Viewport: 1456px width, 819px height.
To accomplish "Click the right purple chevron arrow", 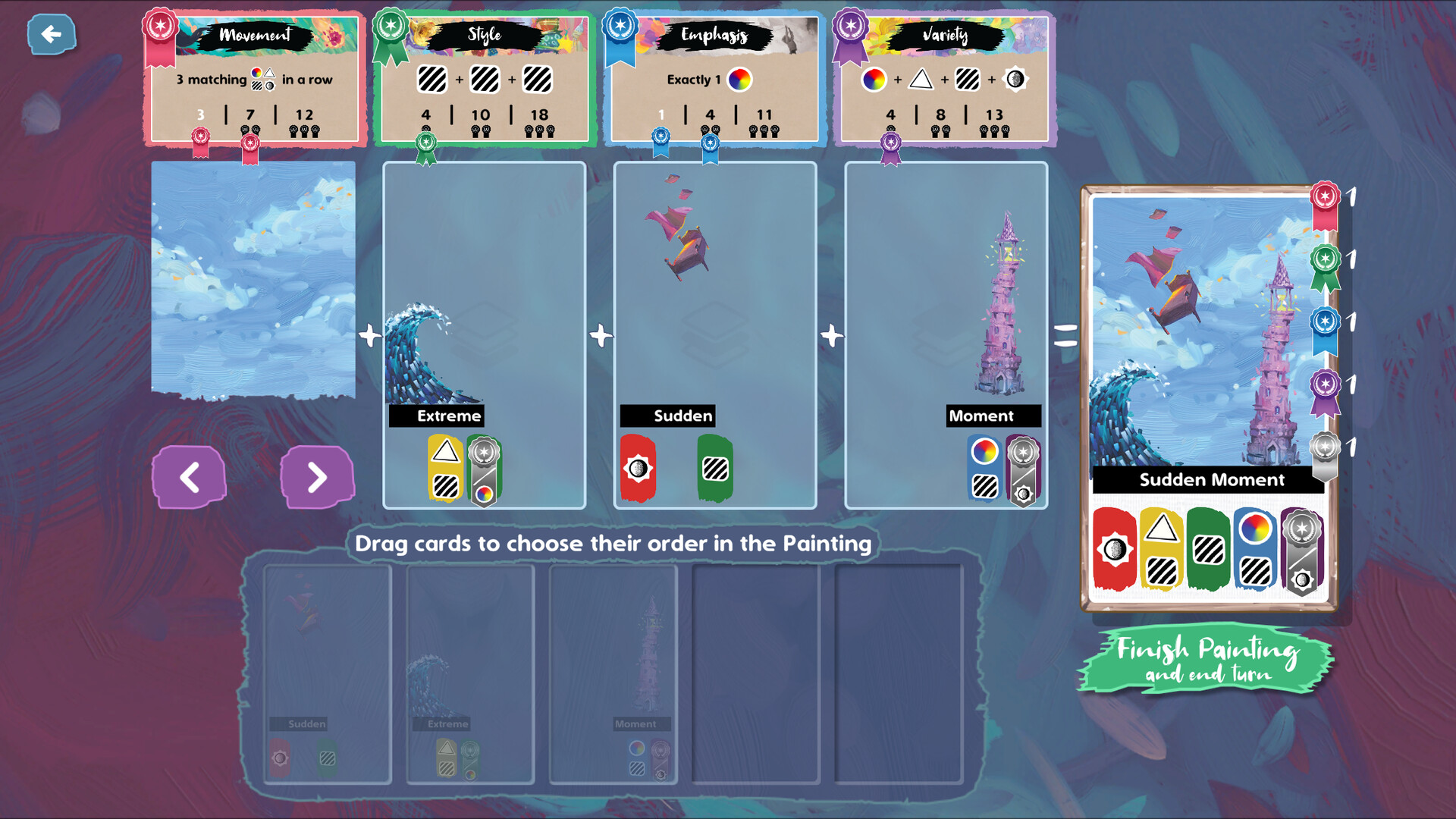I will pos(318,478).
